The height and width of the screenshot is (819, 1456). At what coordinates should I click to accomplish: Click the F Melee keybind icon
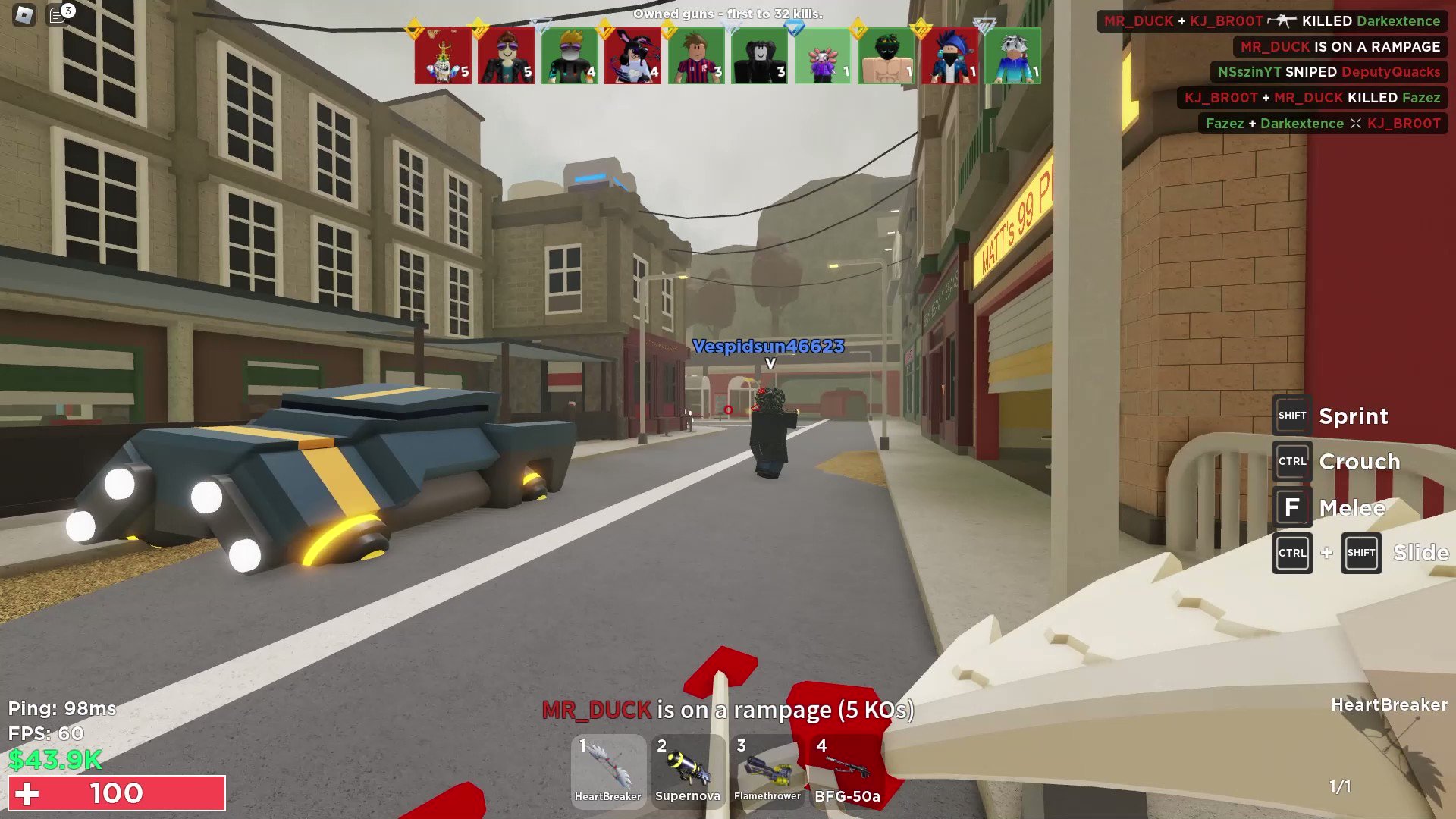pyautogui.click(x=1292, y=507)
